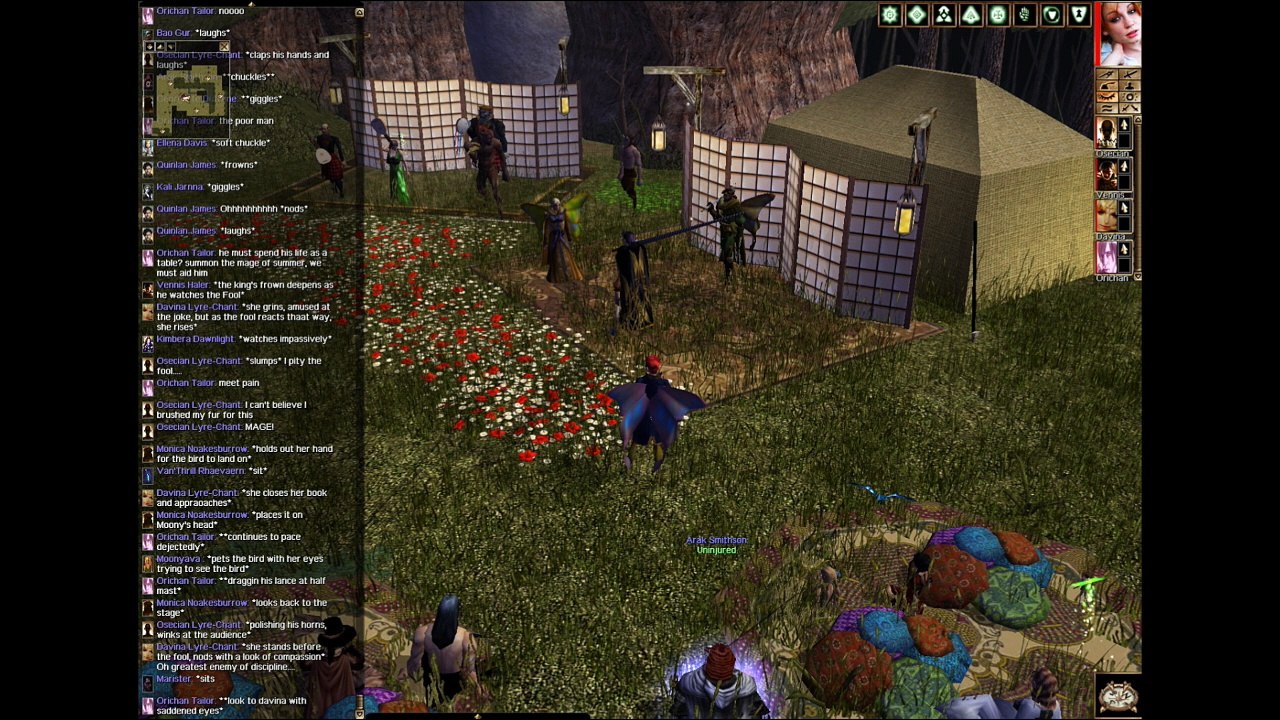Activate the triangle effect icon
Image resolution: width=1280 pixels, height=720 pixels.
pos(970,14)
